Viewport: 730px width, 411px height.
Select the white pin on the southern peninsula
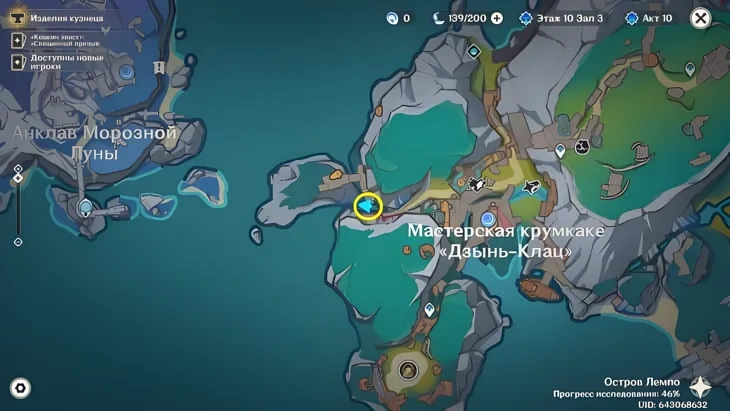430,311
